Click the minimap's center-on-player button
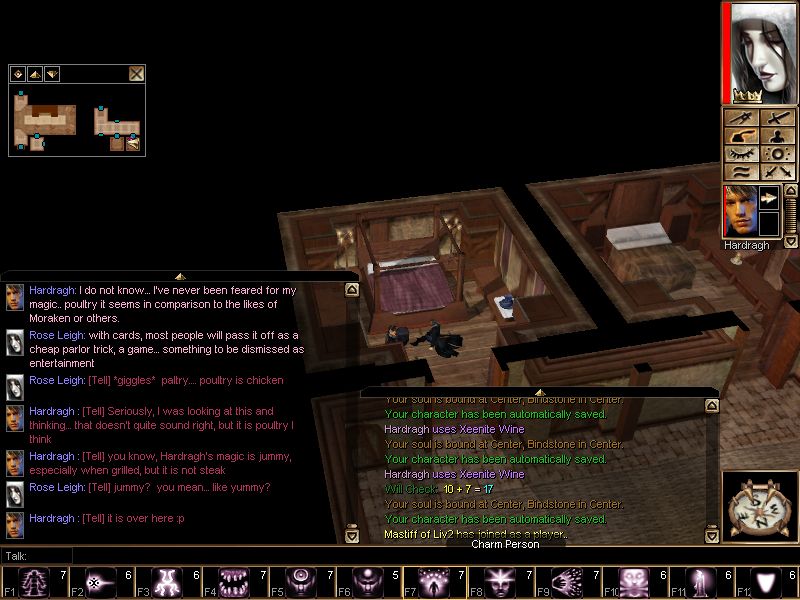 click(18, 73)
